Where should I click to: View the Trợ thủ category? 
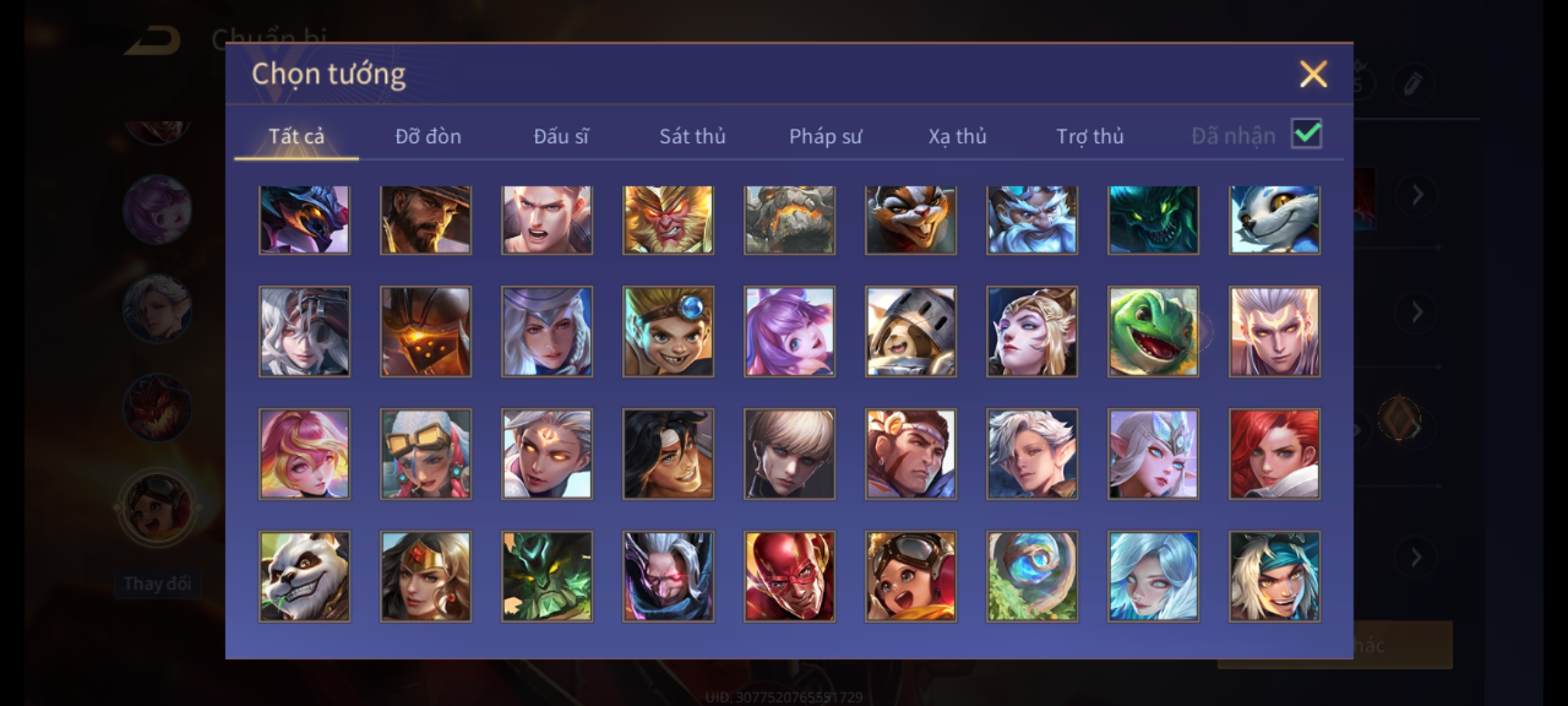click(x=1090, y=136)
